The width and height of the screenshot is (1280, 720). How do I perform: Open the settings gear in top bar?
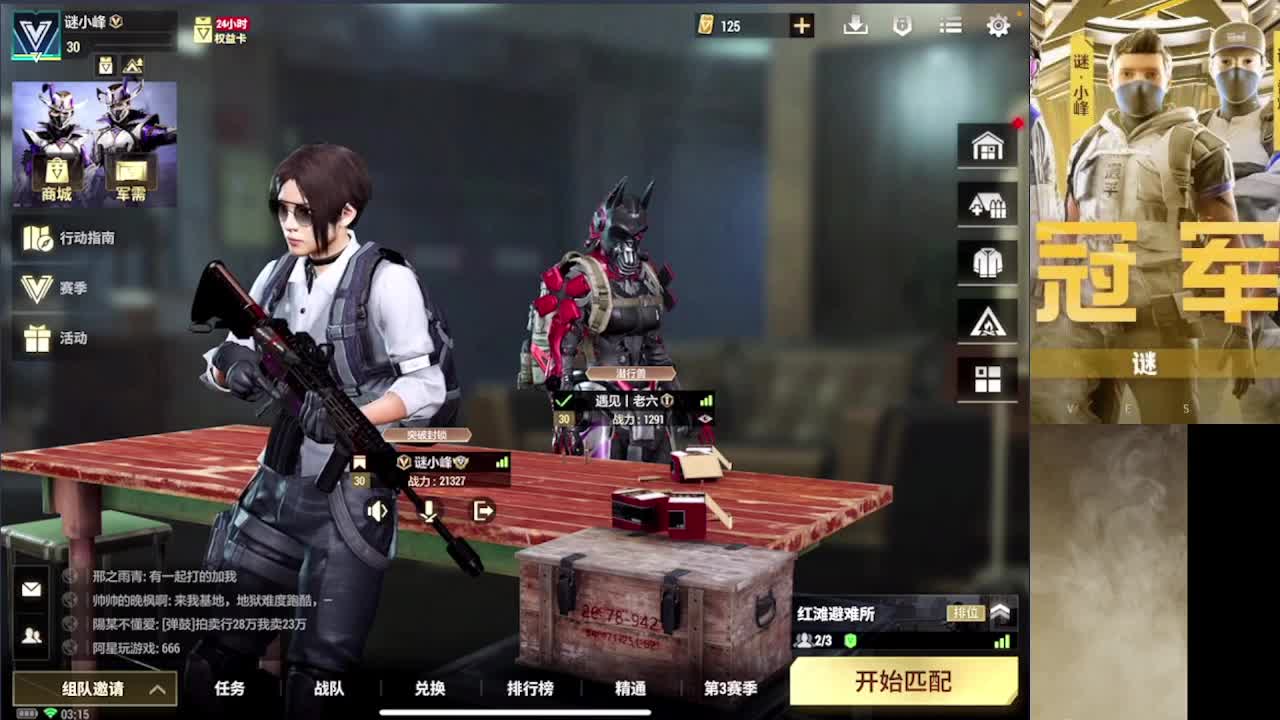tap(997, 26)
